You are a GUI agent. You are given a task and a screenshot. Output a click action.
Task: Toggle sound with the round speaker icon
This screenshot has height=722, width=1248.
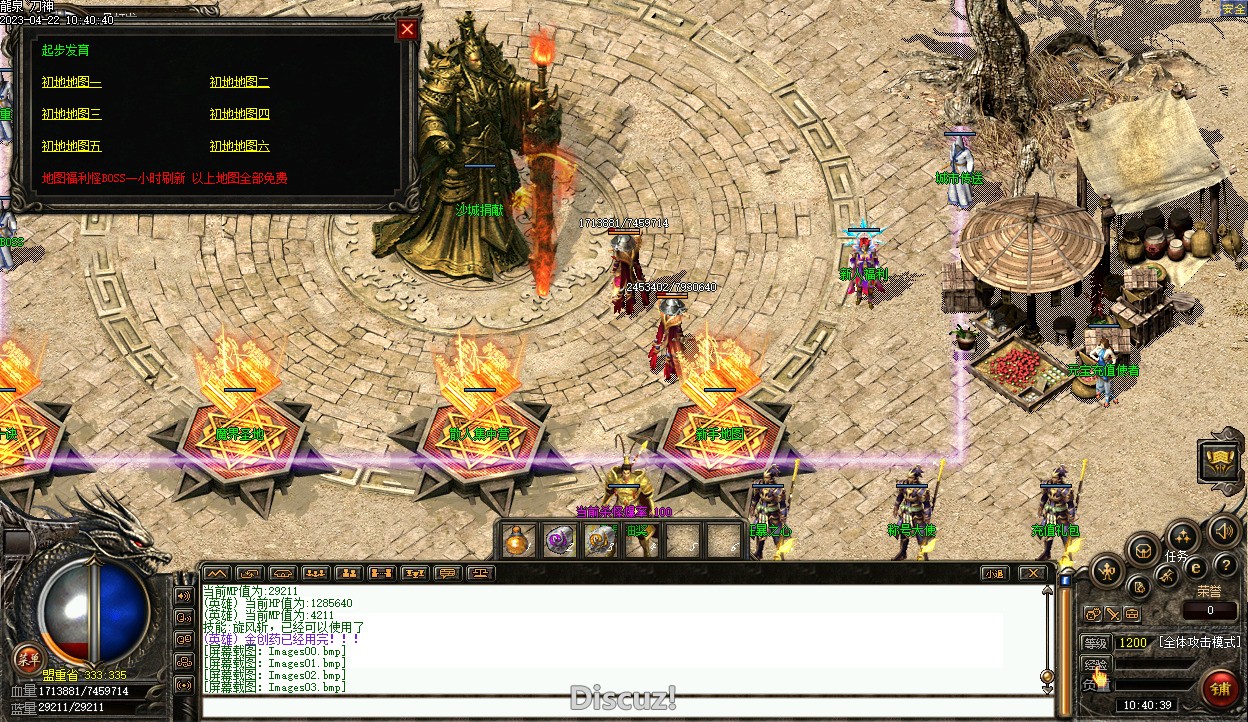tap(1222, 530)
